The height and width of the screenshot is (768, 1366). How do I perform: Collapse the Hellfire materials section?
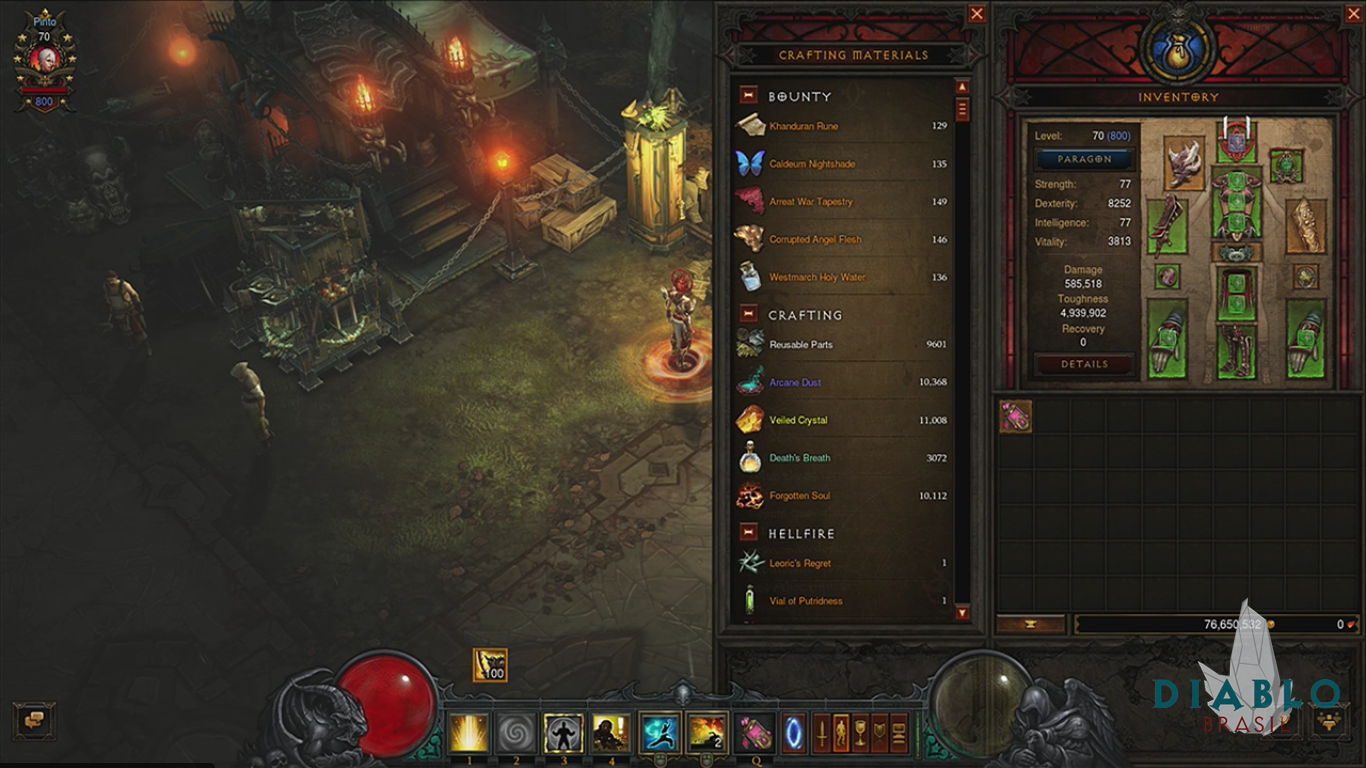point(748,533)
